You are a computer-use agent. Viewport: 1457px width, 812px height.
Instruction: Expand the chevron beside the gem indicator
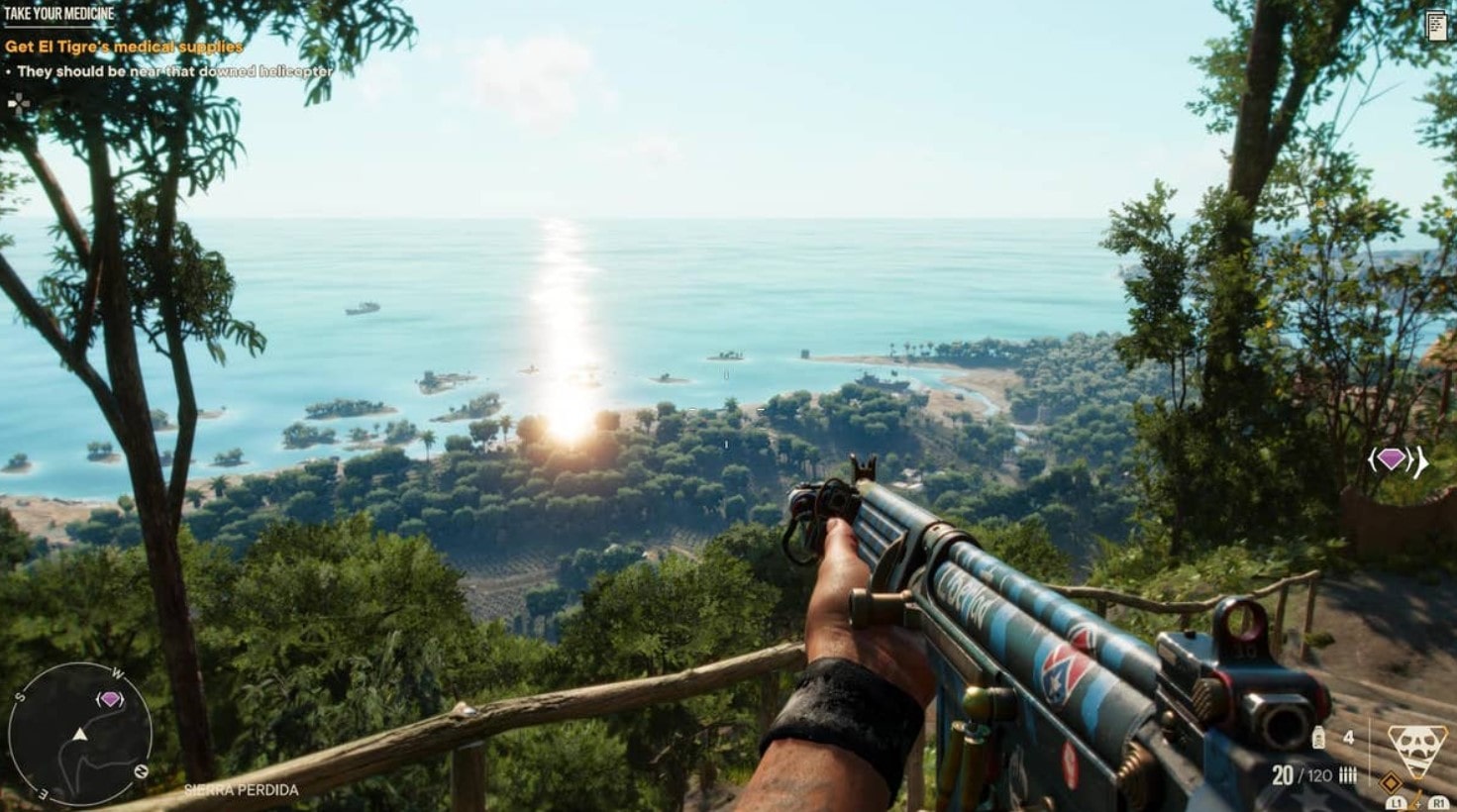click(x=1411, y=457)
